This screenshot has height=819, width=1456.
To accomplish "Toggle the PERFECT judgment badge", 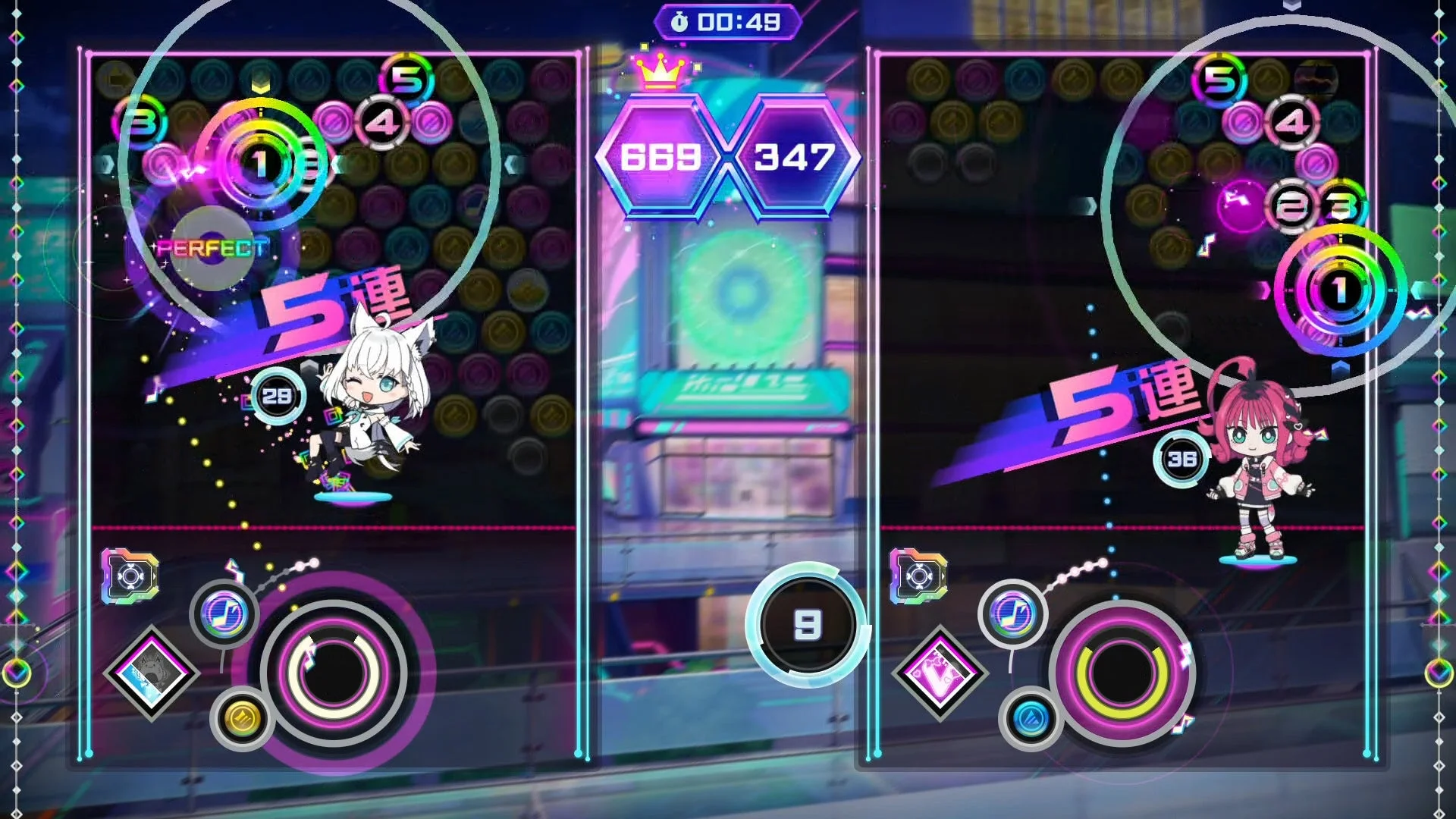I will [211, 247].
